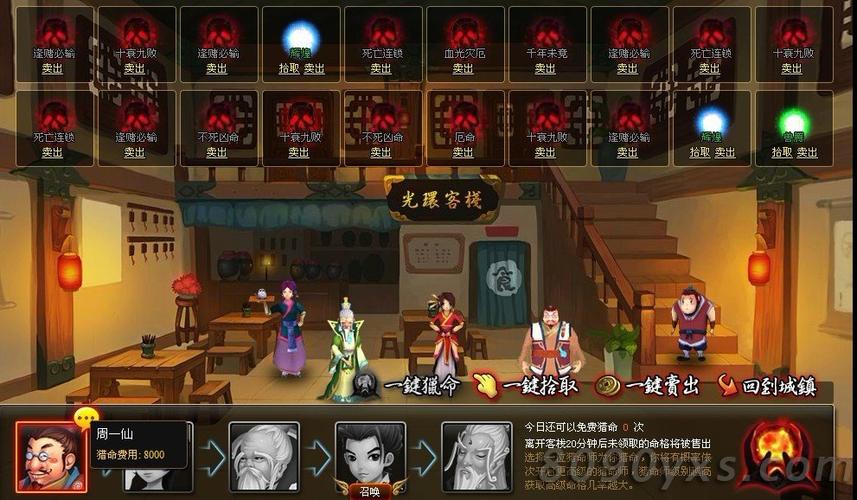Select the green glowing orb icon
Viewport: 857px width, 500px height.
click(x=793, y=122)
